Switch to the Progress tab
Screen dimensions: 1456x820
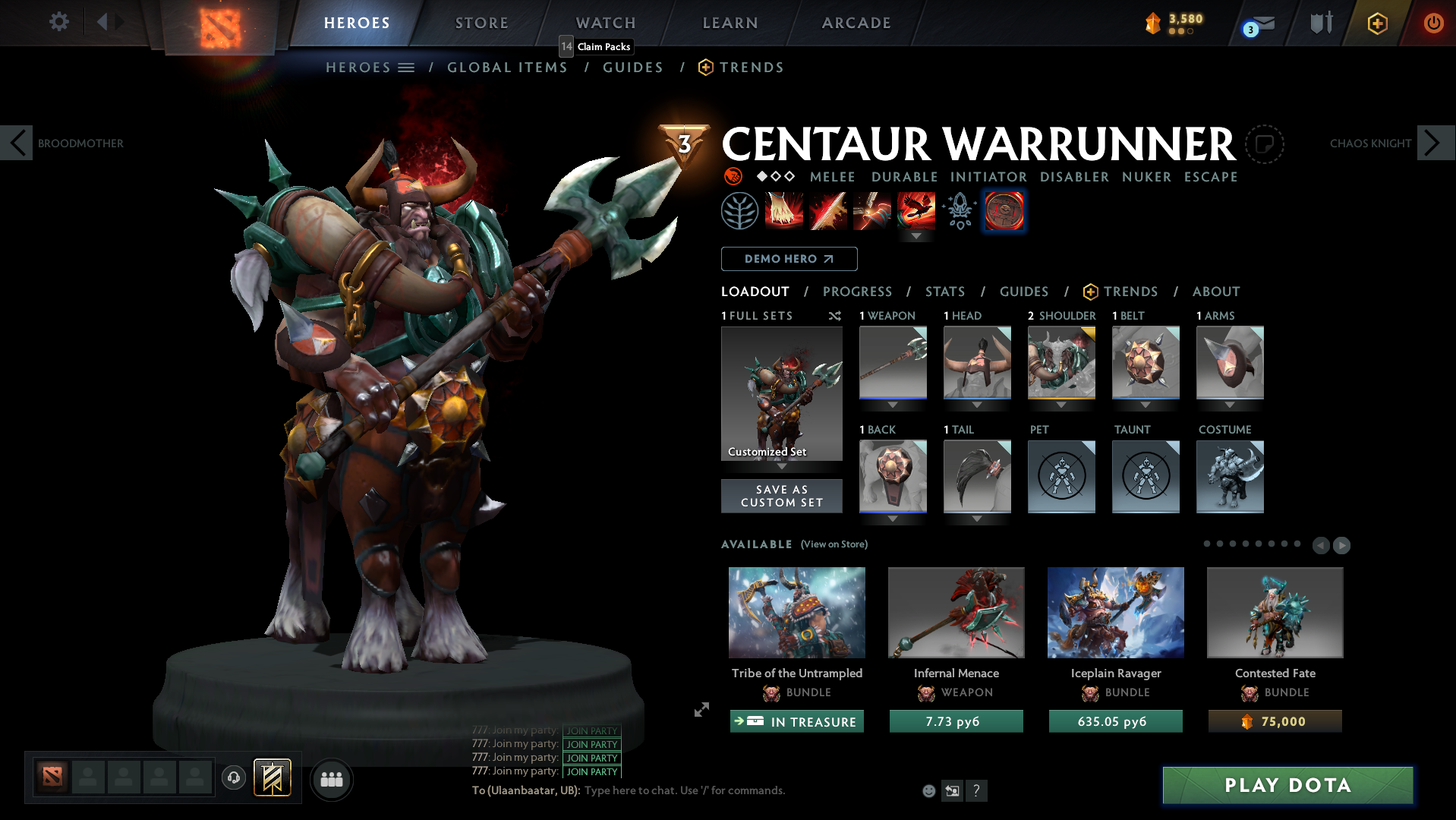(x=857, y=292)
